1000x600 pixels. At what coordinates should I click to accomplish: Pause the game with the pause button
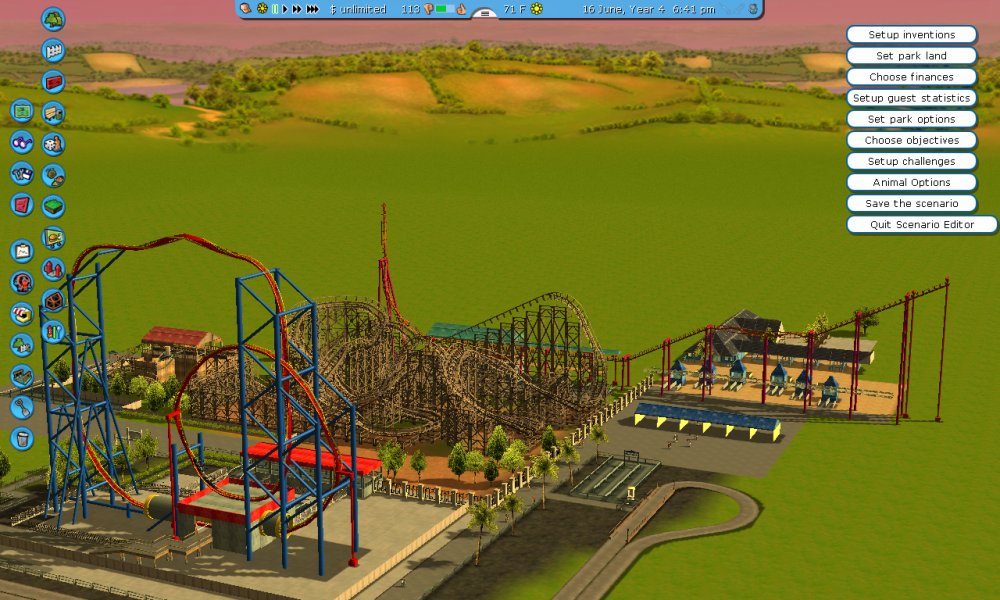pyautogui.click(x=275, y=9)
